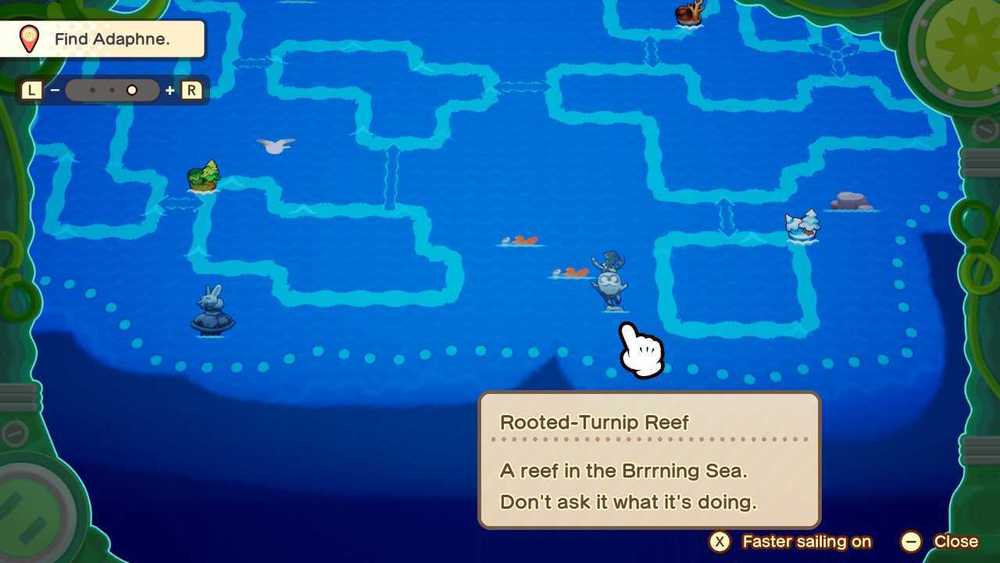Choose the brown island marker at top

pos(689,13)
